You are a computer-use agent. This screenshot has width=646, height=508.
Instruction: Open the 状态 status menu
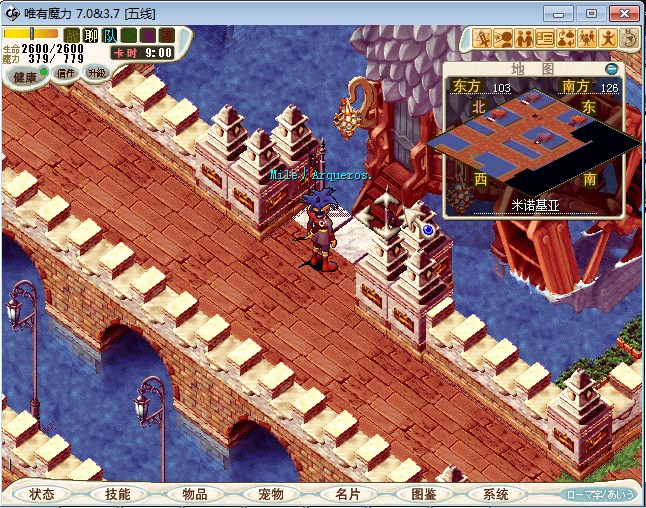tap(42, 494)
